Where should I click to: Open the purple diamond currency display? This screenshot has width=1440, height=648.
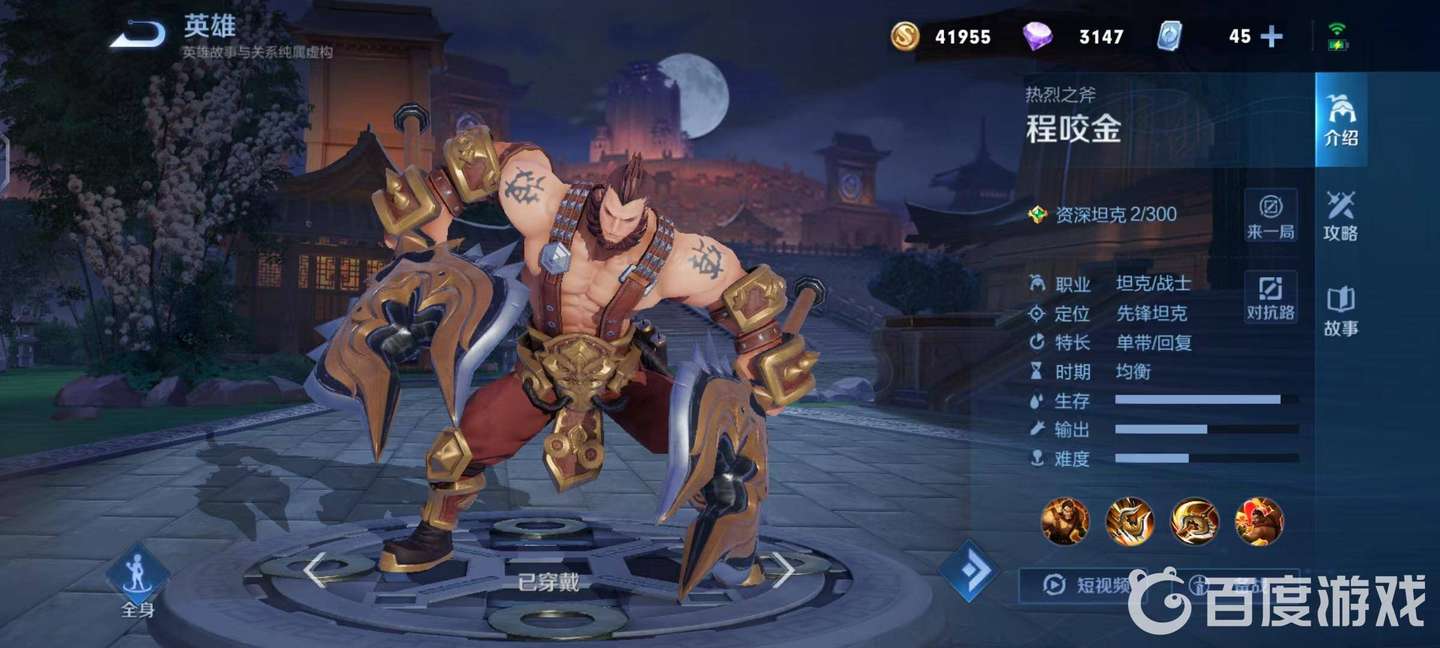[x=1075, y=37]
